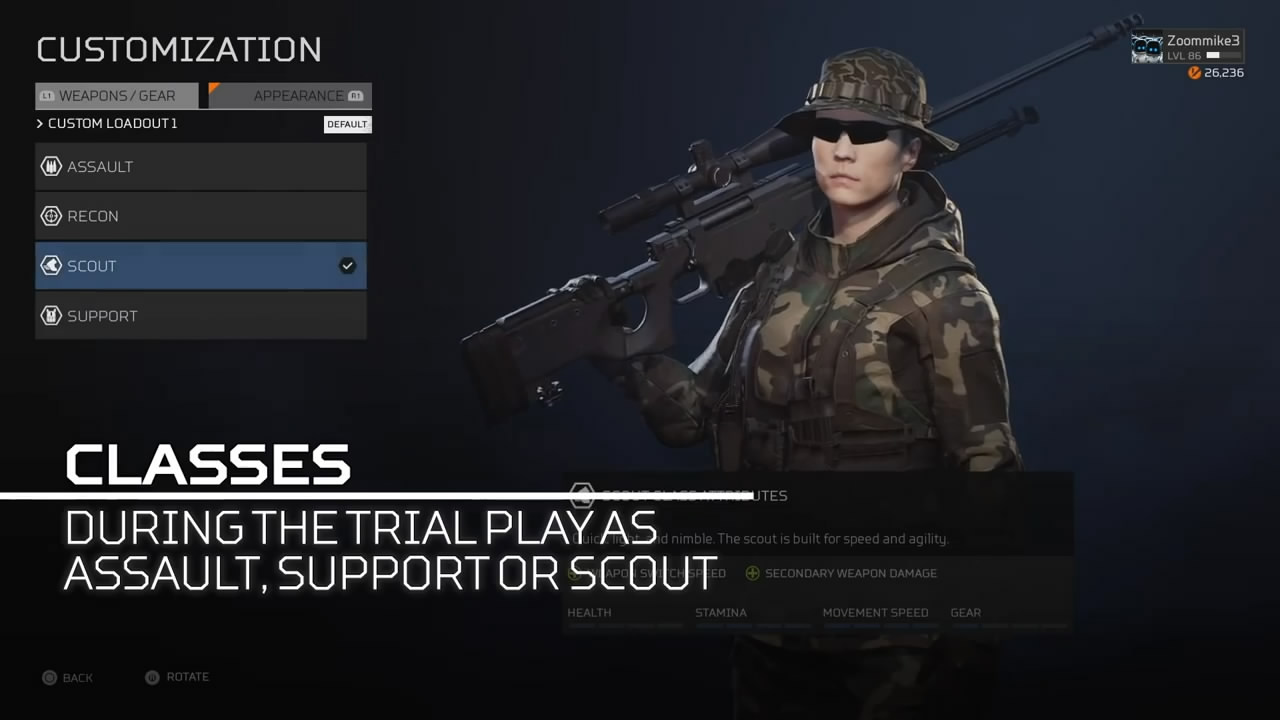Select the Scout class entry

tap(200, 266)
